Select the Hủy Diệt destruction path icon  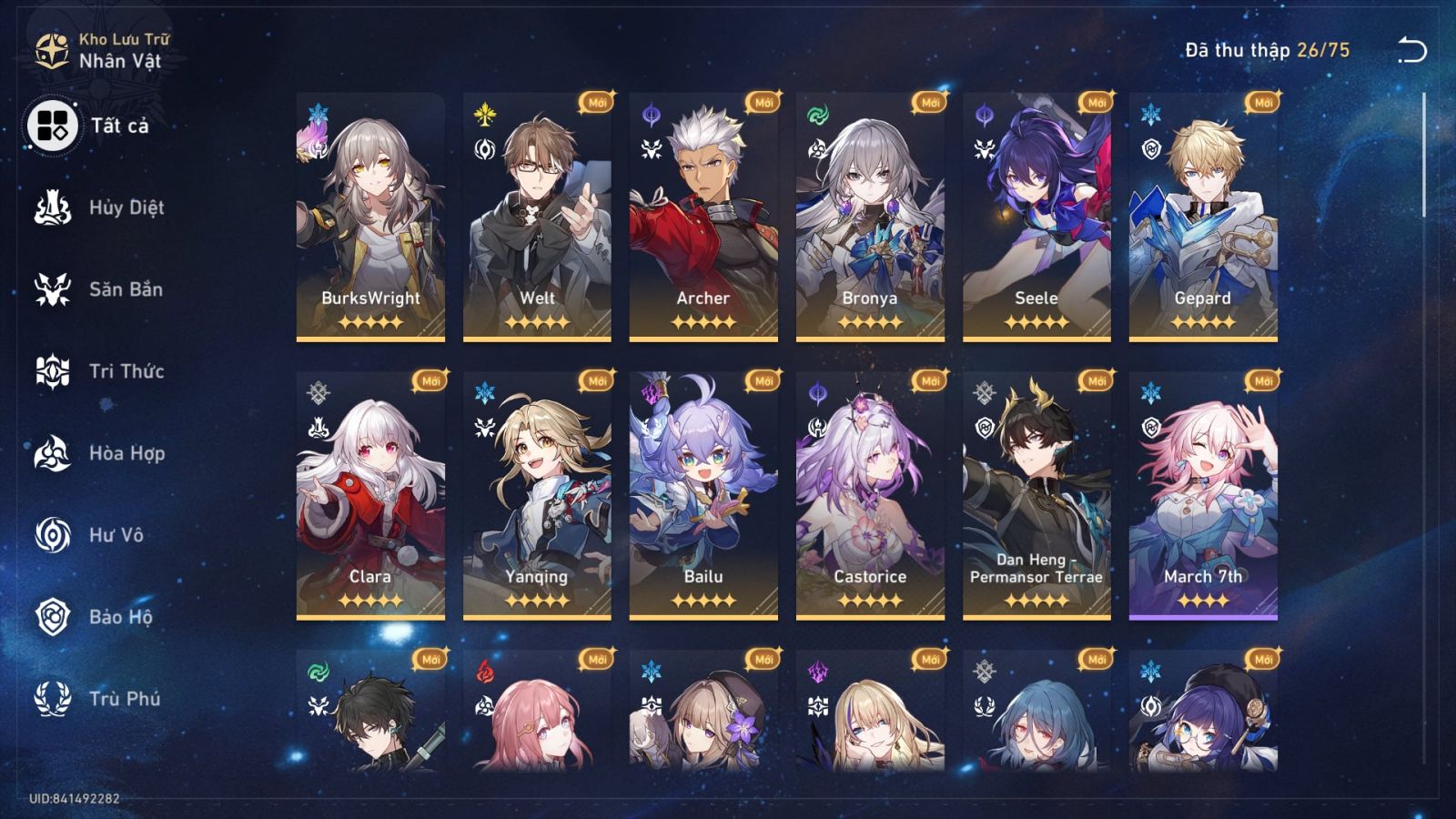[x=53, y=207]
